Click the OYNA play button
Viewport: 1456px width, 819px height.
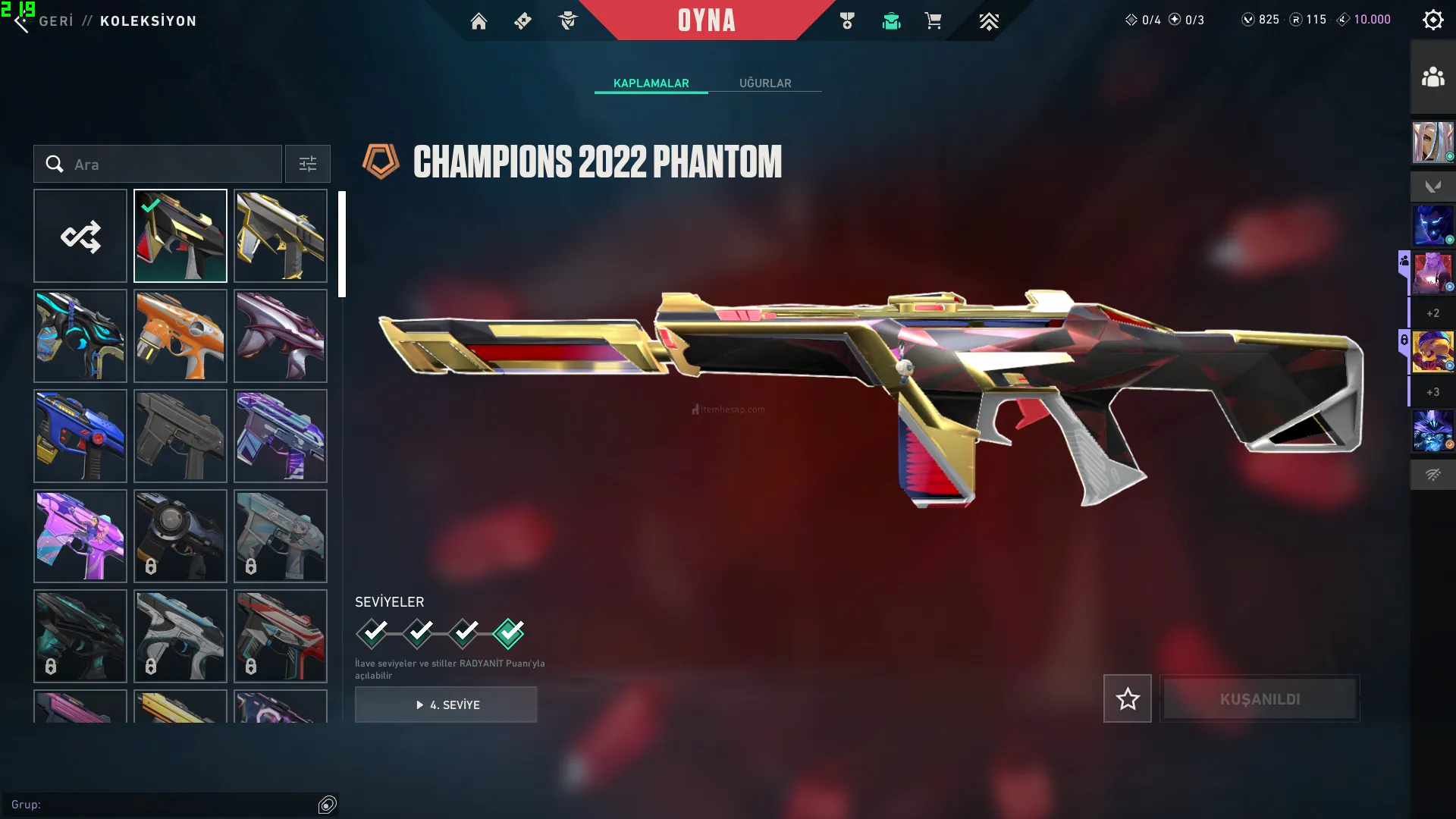[x=707, y=20]
